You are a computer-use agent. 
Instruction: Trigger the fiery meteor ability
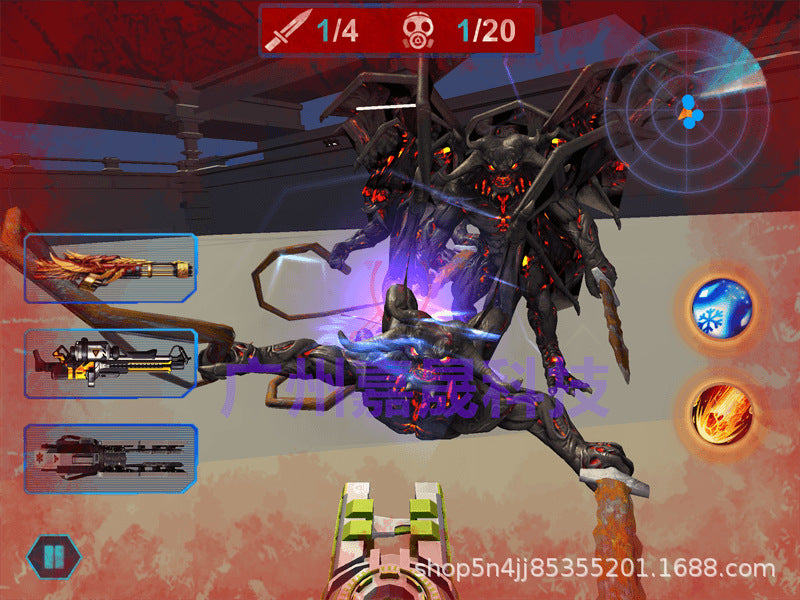[x=720, y=411]
